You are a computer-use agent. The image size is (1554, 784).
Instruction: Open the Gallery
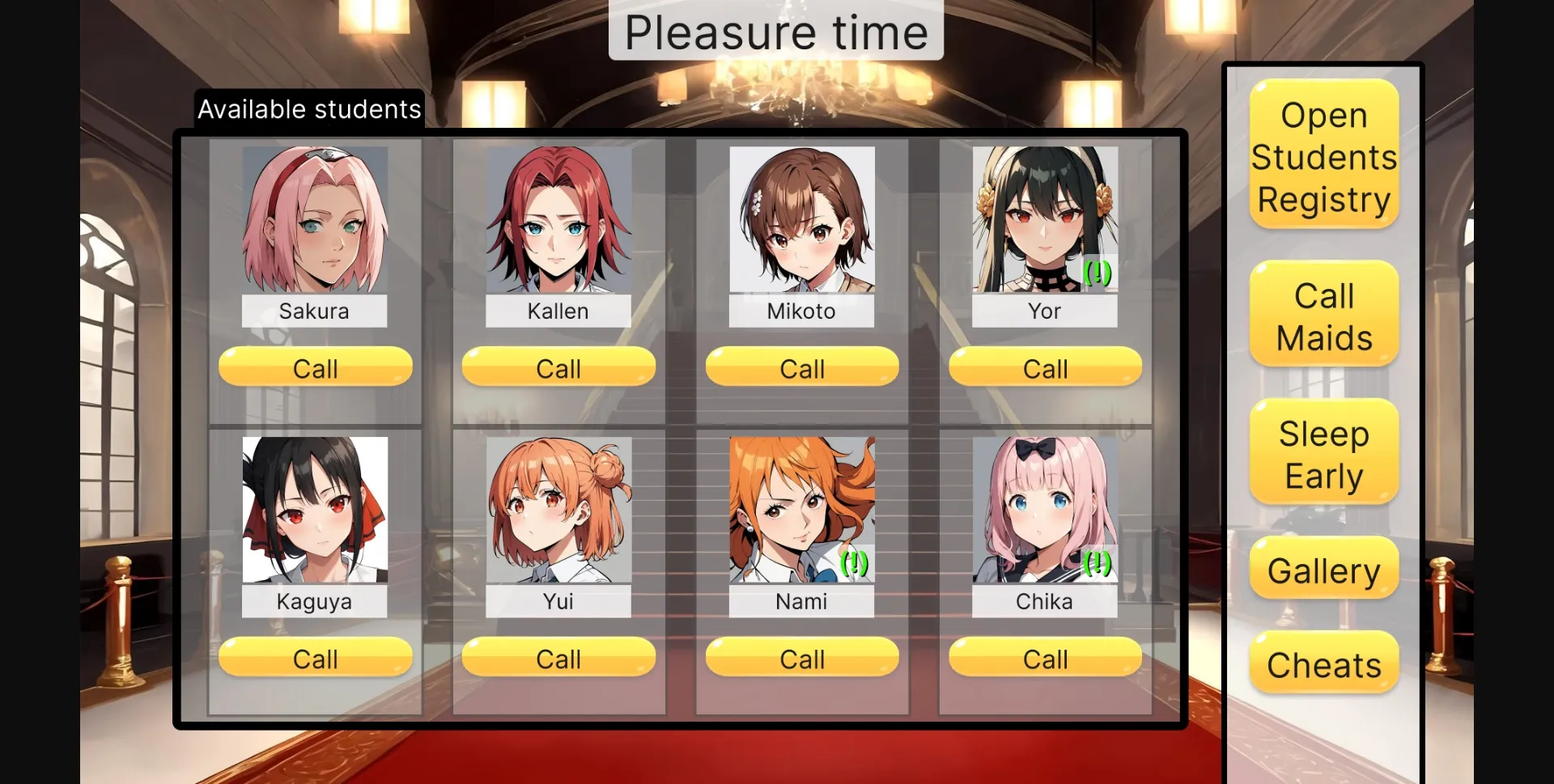(x=1323, y=570)
